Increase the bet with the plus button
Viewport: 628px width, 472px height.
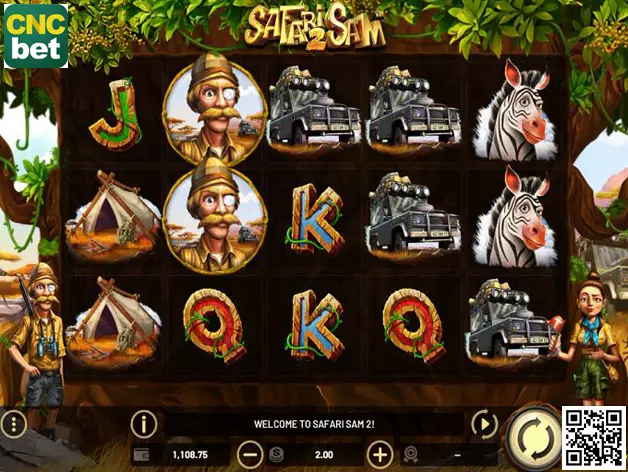[380, 454]
